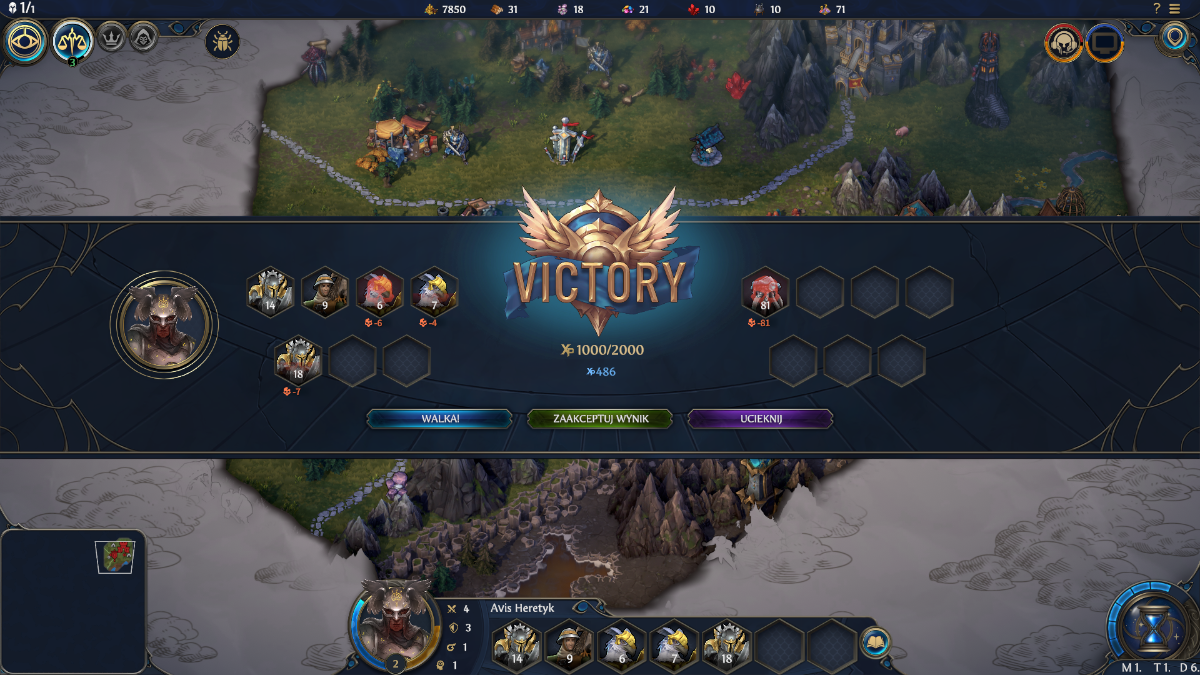Screen dimensions: 1200x675
Task: Open the hamburger main menu
Action: (1175, 9)
